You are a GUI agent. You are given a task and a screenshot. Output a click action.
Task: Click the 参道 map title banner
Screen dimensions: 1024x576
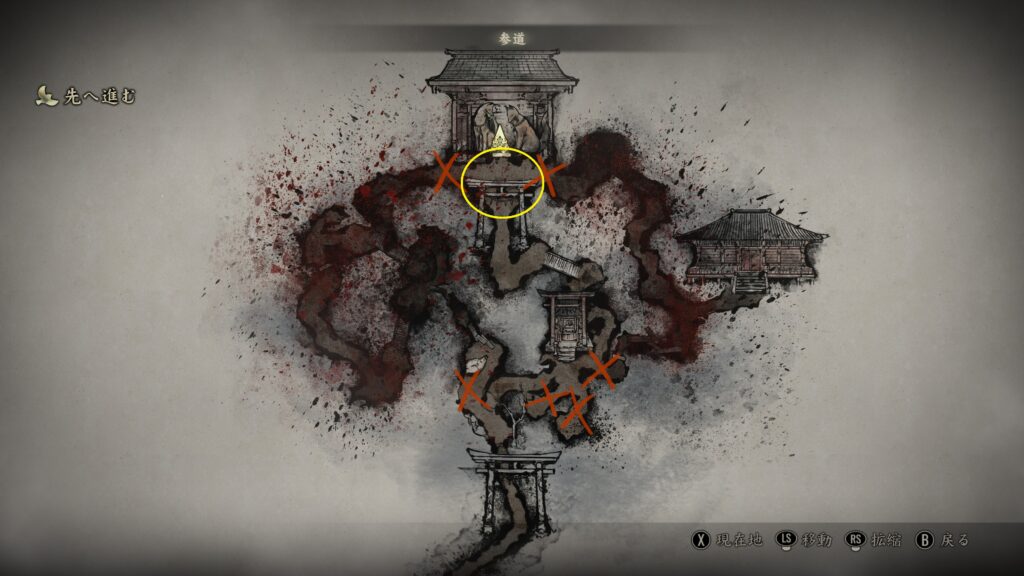click(x=512, y=38)
